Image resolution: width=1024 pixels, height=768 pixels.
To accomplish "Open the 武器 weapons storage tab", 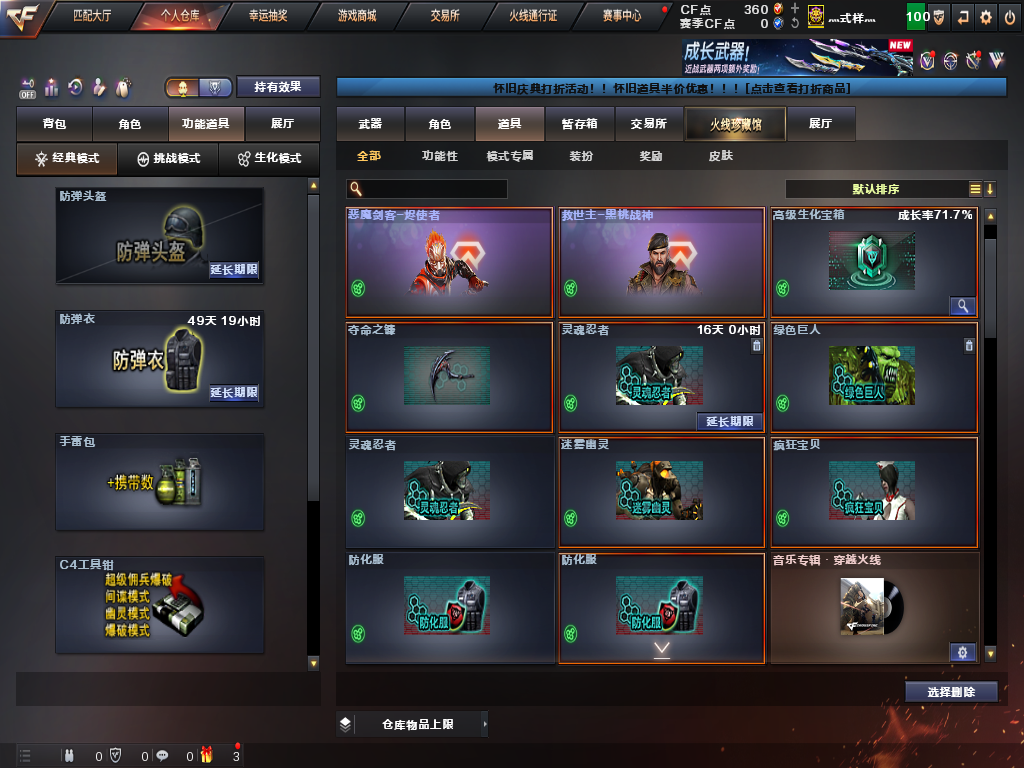I will point(370,124).
